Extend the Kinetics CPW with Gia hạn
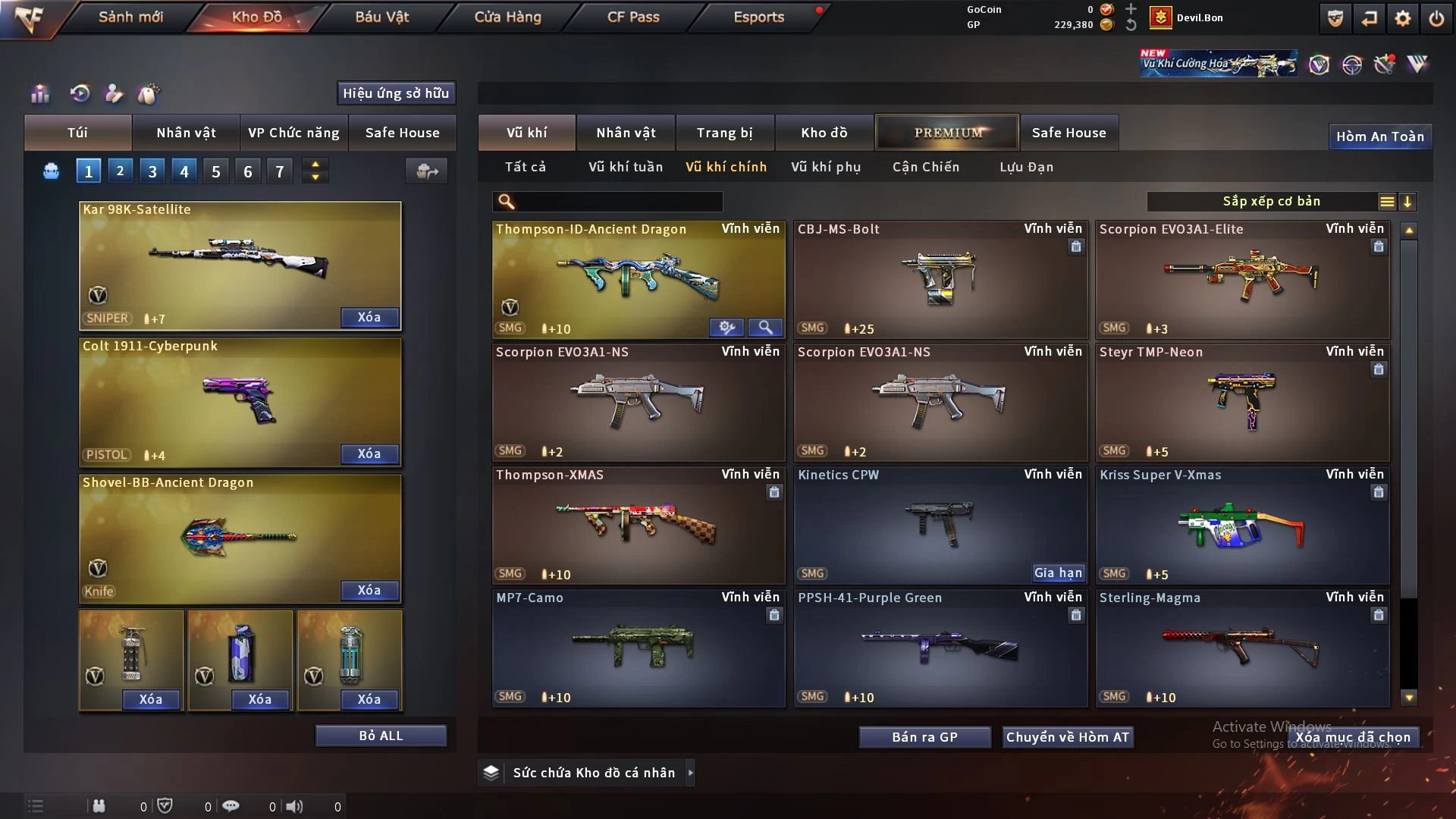1456x819 pixels. [1058, 573]
